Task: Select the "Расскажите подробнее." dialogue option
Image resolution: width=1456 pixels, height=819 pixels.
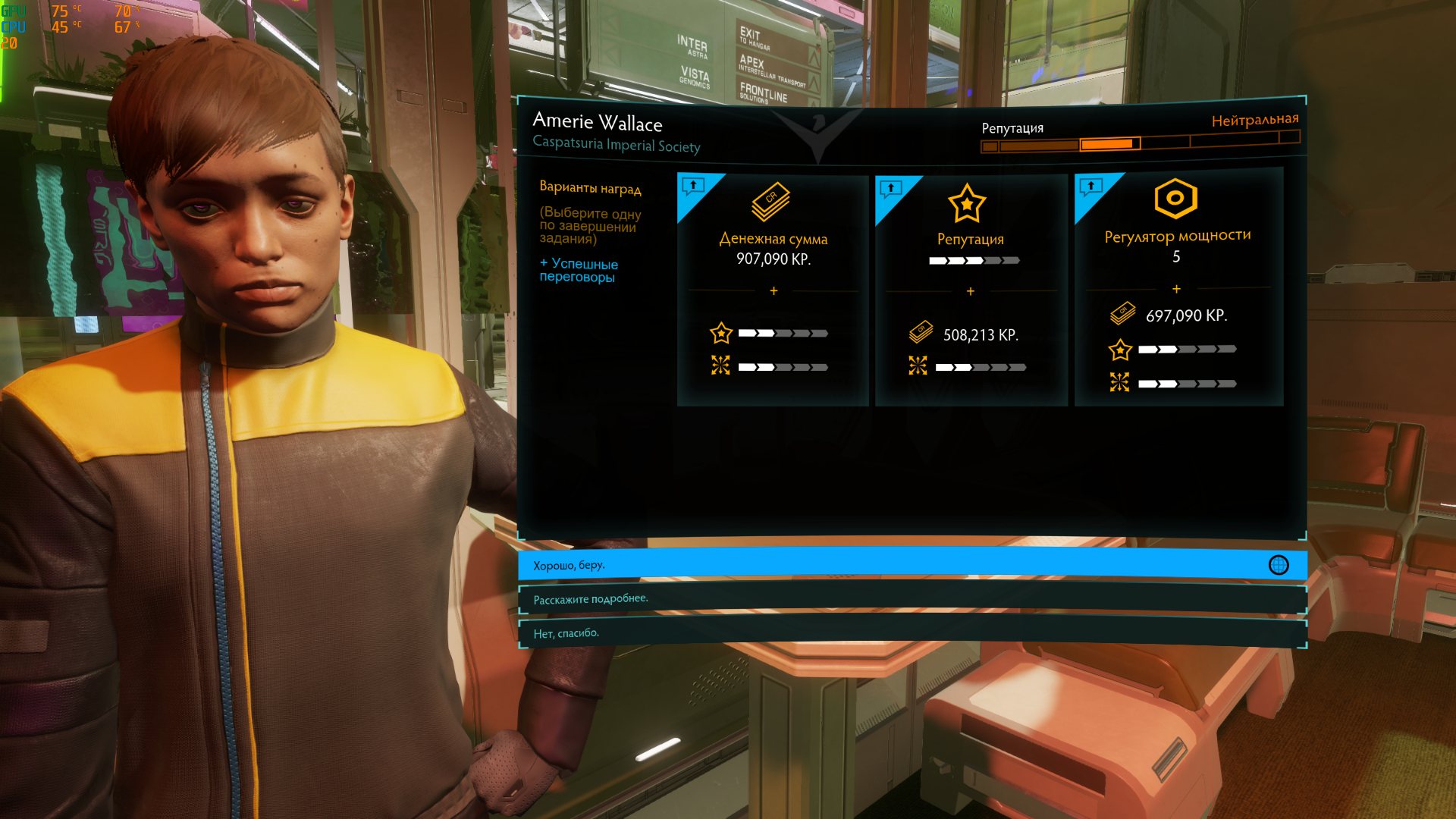Action: [912, 599]
